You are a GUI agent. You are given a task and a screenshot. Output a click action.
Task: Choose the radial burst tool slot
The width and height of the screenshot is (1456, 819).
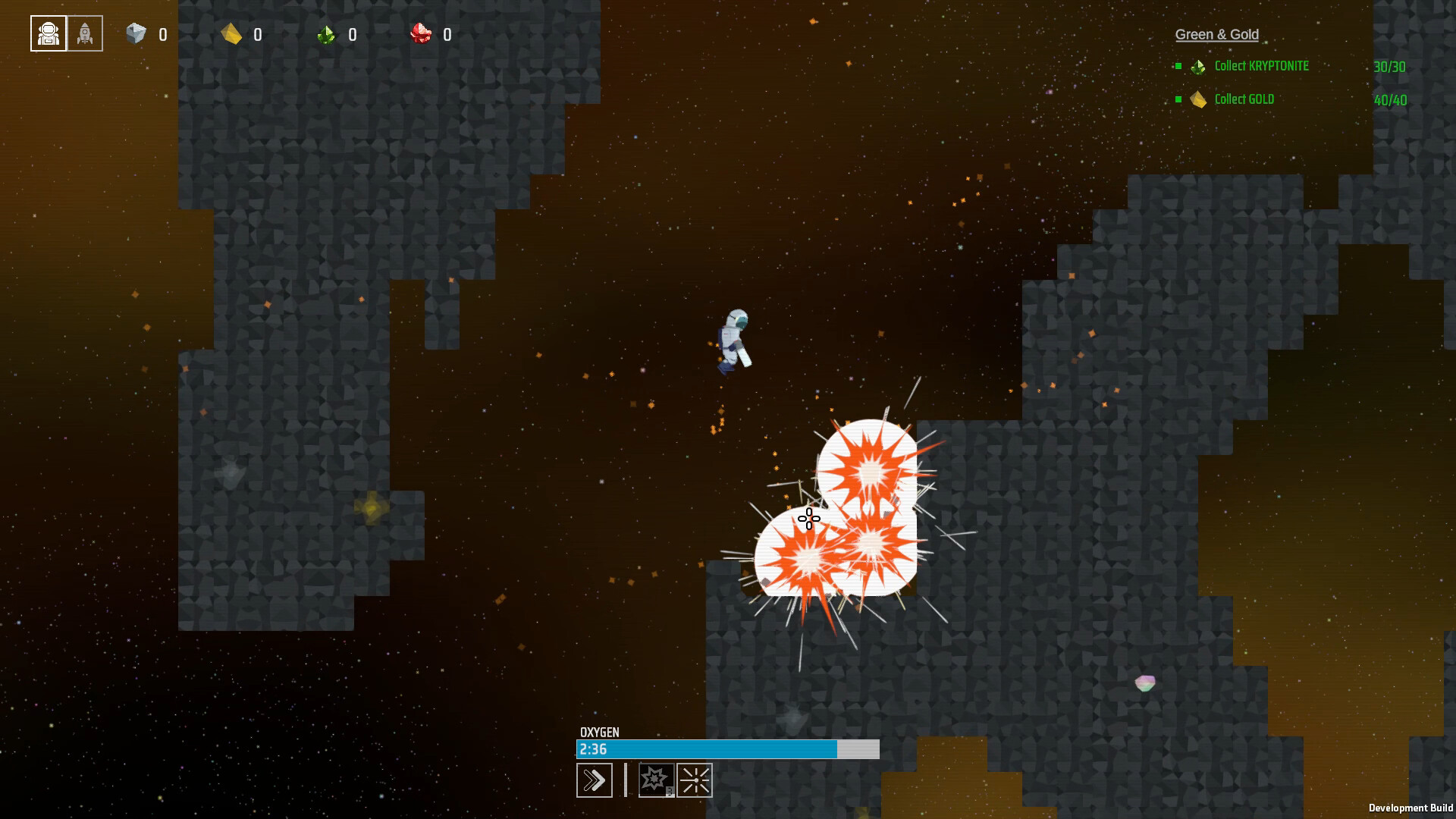click(695, 780)
